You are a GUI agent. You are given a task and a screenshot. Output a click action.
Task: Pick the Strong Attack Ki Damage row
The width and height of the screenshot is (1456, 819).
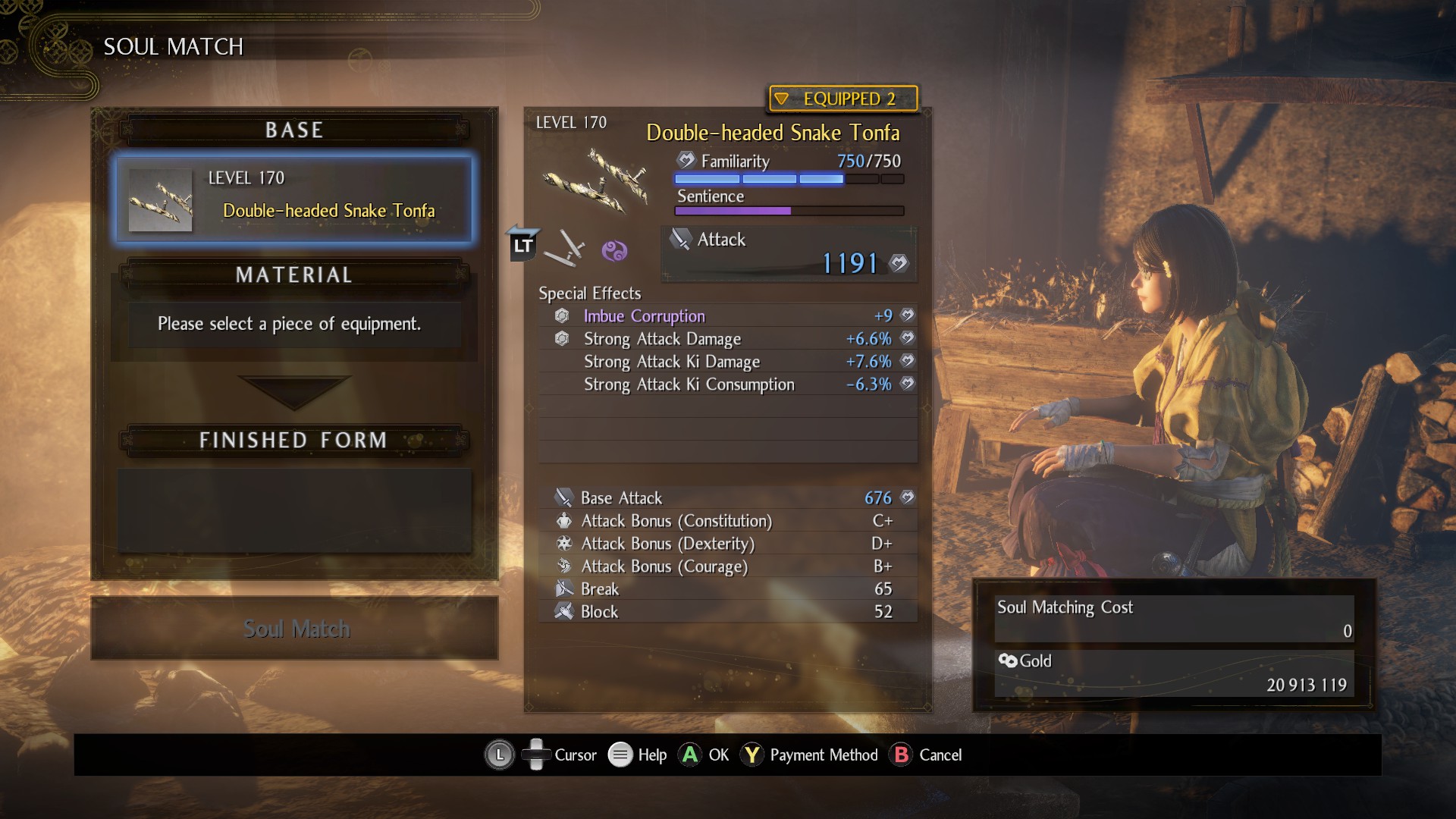coord(726,362)
